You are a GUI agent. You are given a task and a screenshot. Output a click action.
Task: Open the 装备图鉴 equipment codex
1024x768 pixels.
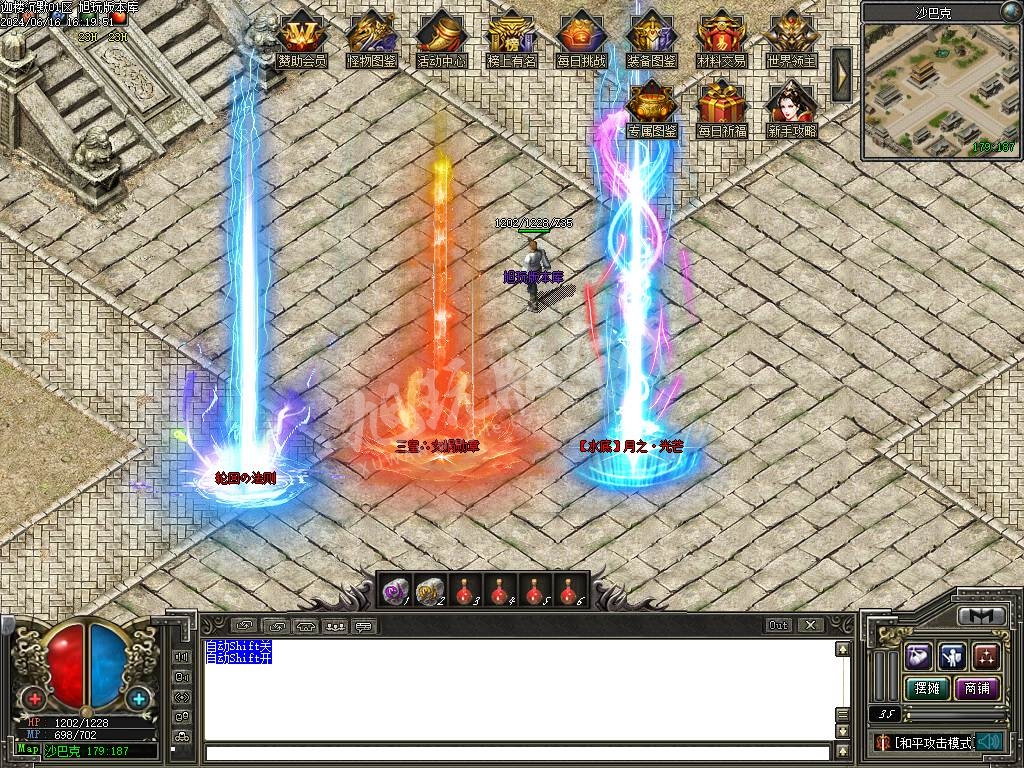coord(651,37)
